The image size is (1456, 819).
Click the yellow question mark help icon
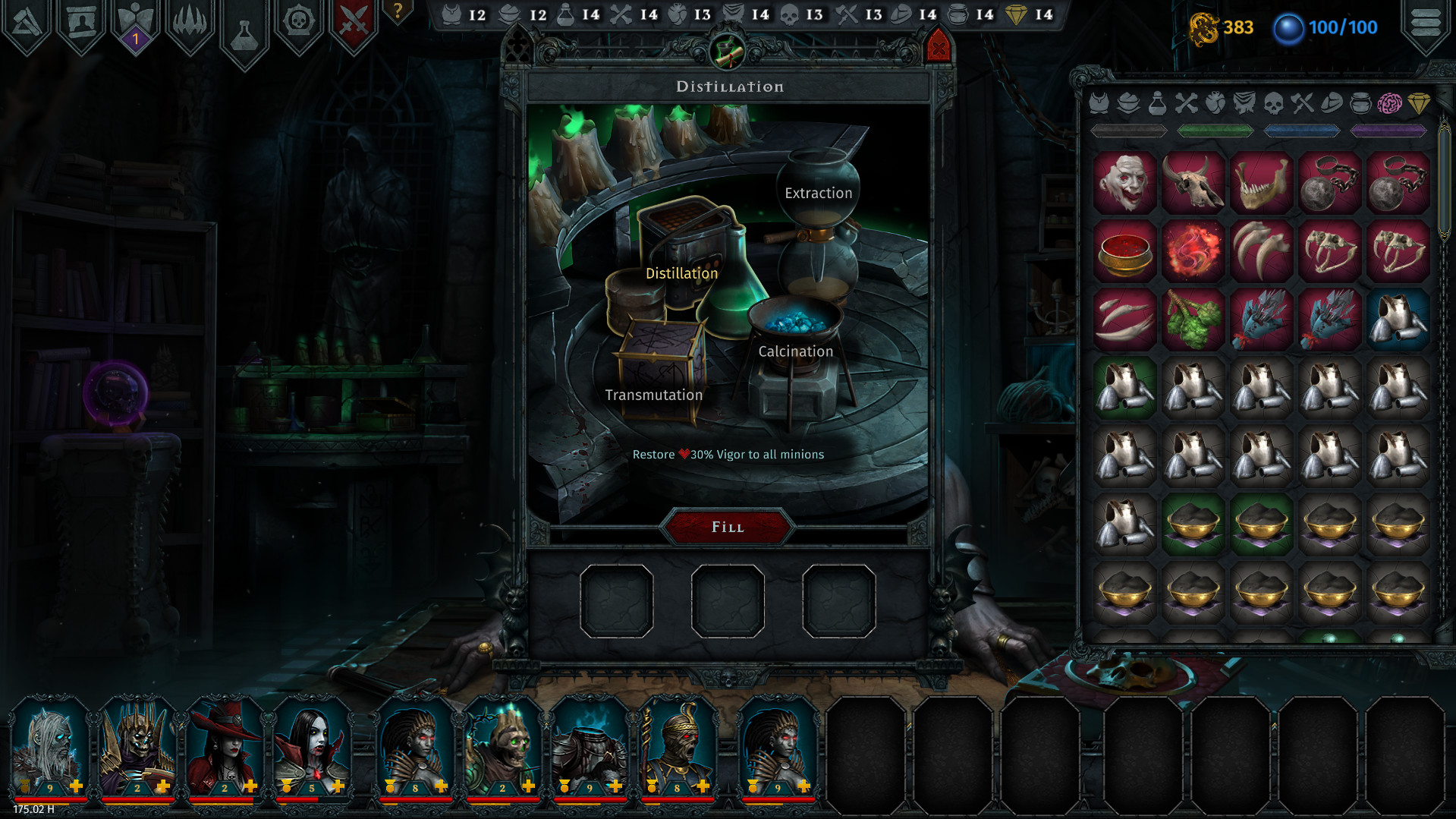click(396, 11)
